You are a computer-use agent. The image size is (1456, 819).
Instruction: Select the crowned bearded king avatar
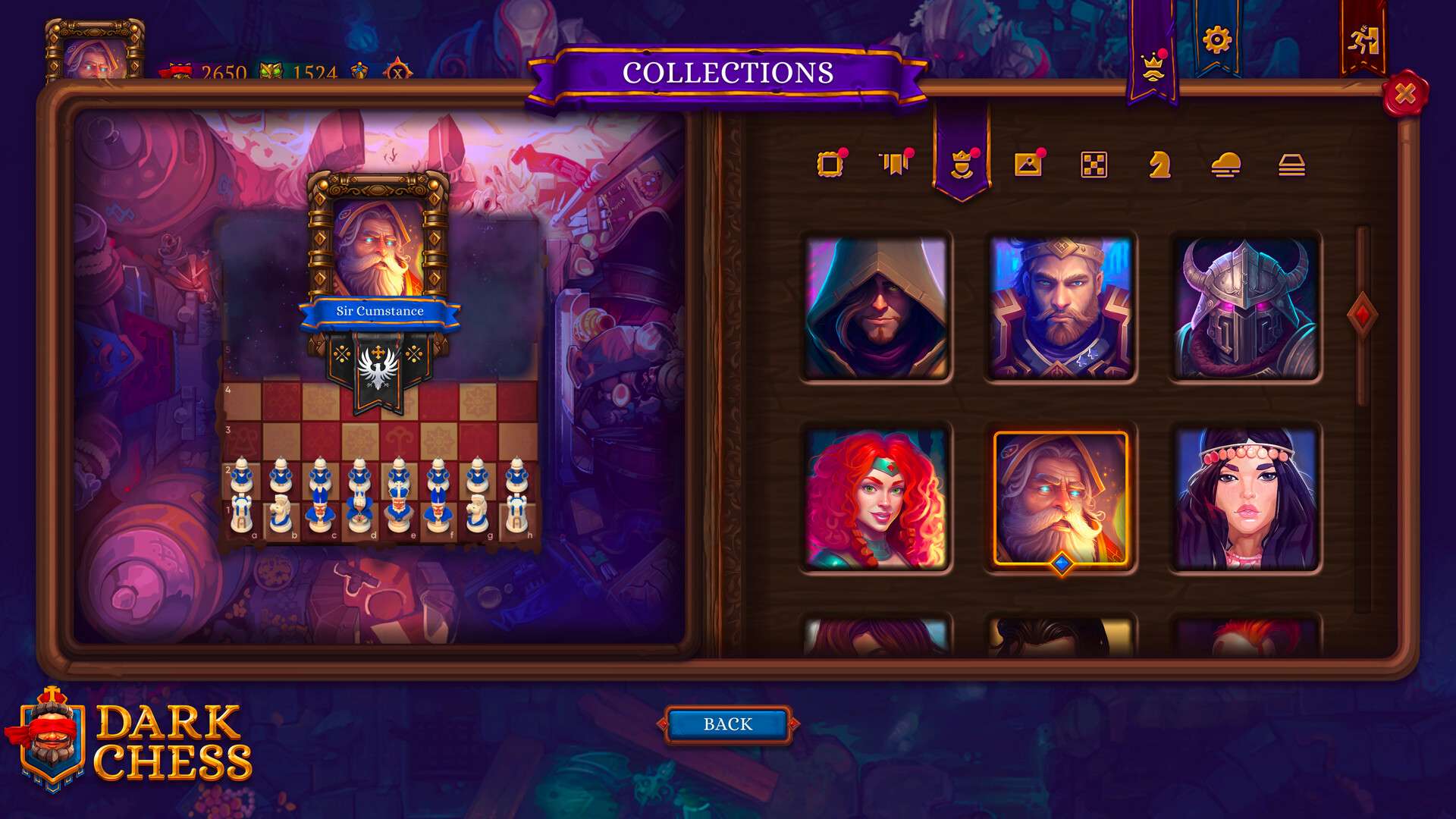point(1061,307)
